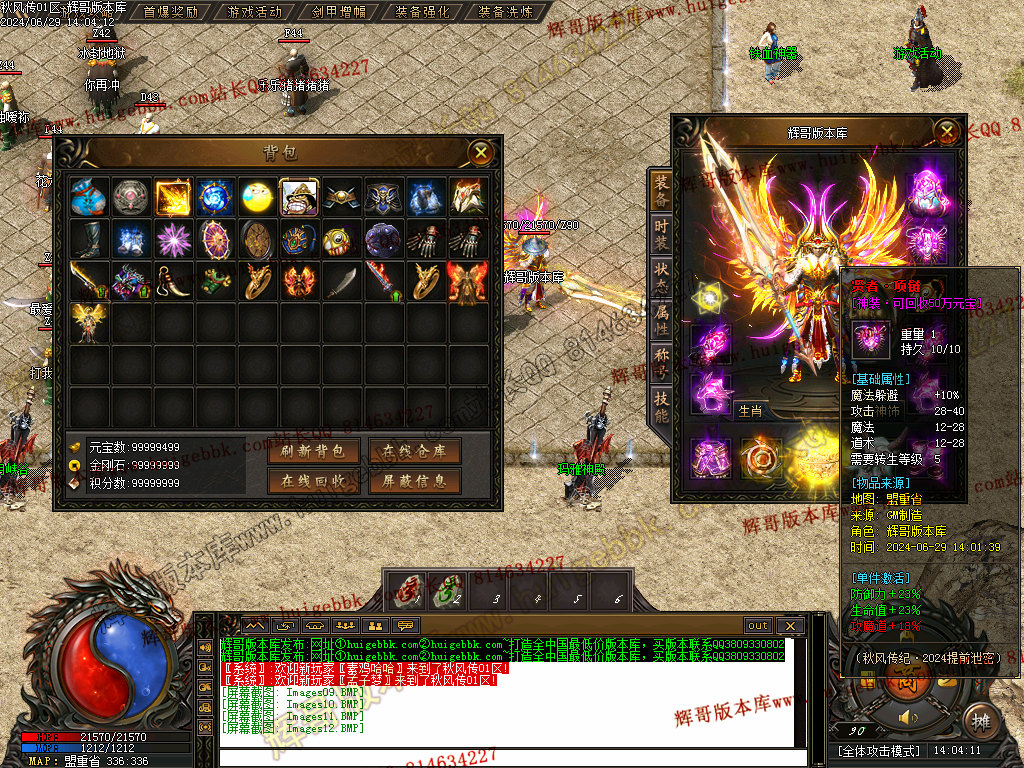Switch to the 技能 skills tab
The height and width of the screenshot is (768, 1024).
point(662,405)
